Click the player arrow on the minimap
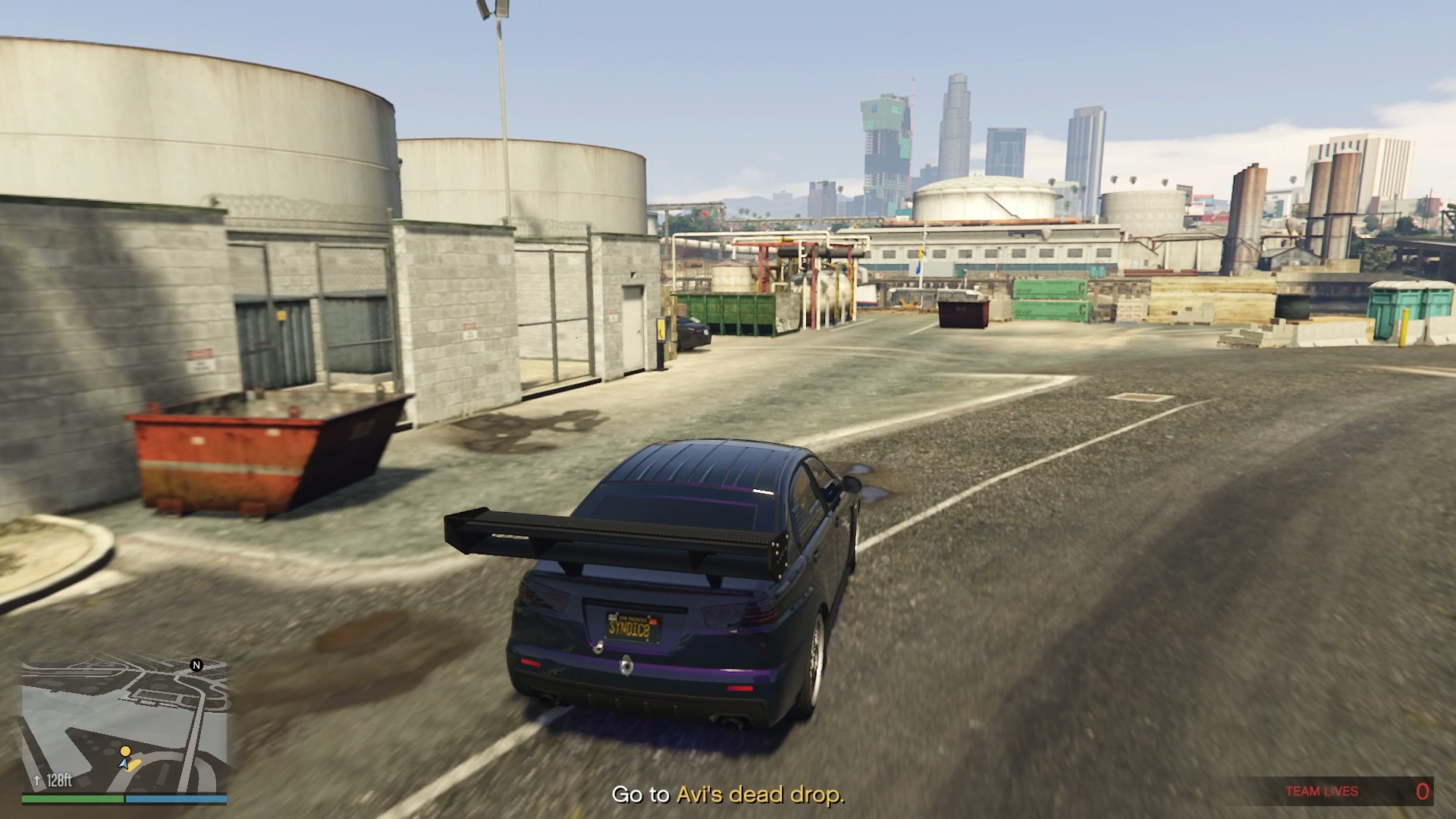The image size is (1456, 819). (123, 764)
